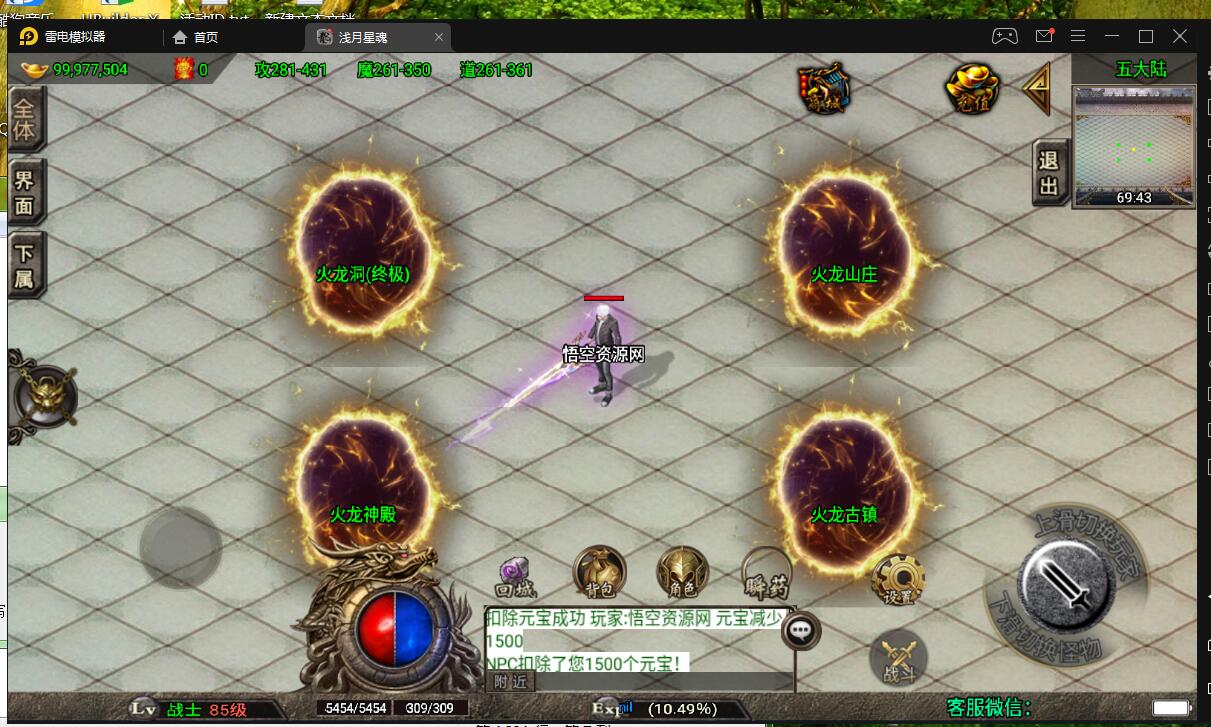Select the 全体 button
This screenshot has width=1211, height=727.
tap(25, 118)
